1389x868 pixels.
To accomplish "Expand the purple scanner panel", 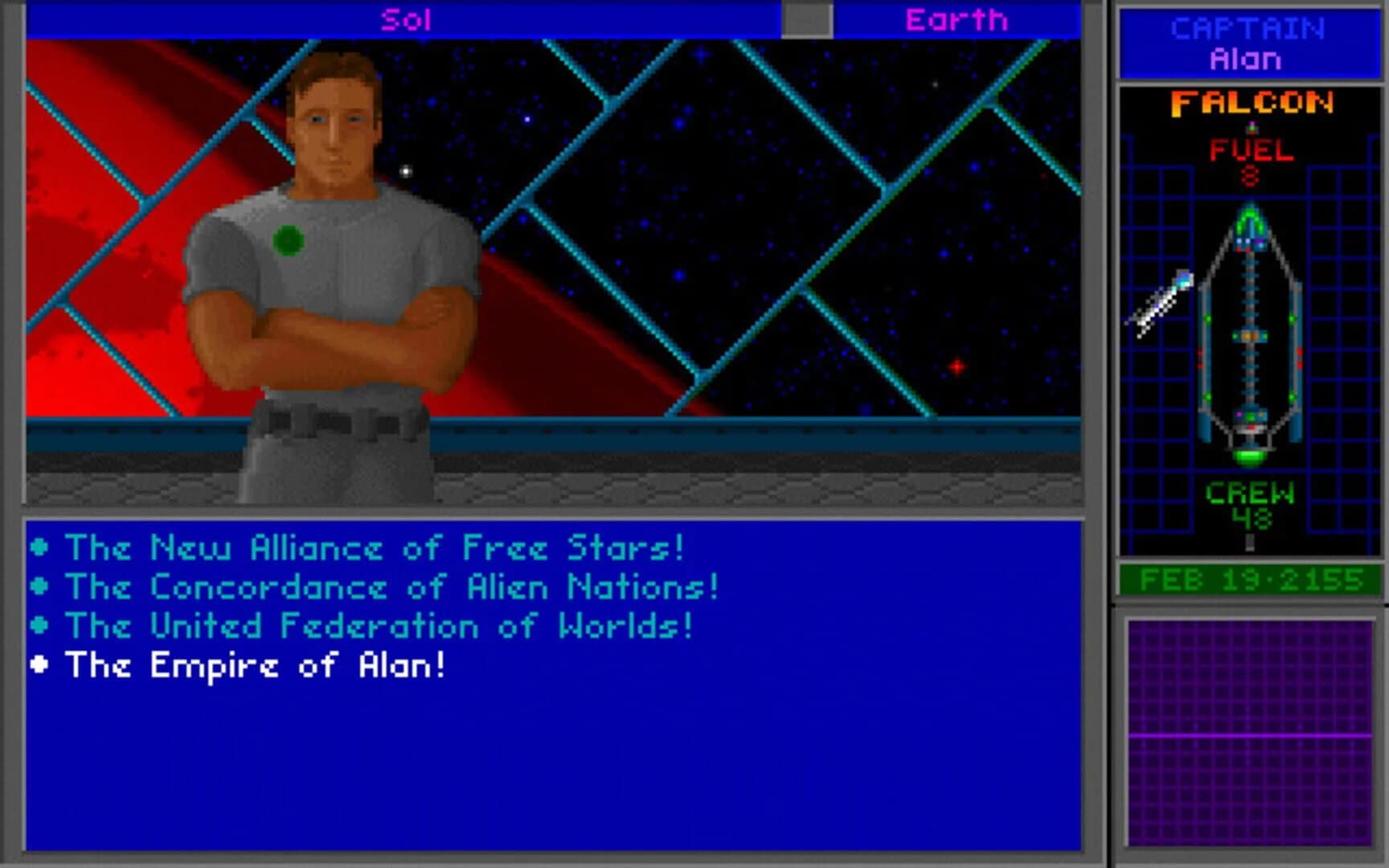I will 1248,731.
